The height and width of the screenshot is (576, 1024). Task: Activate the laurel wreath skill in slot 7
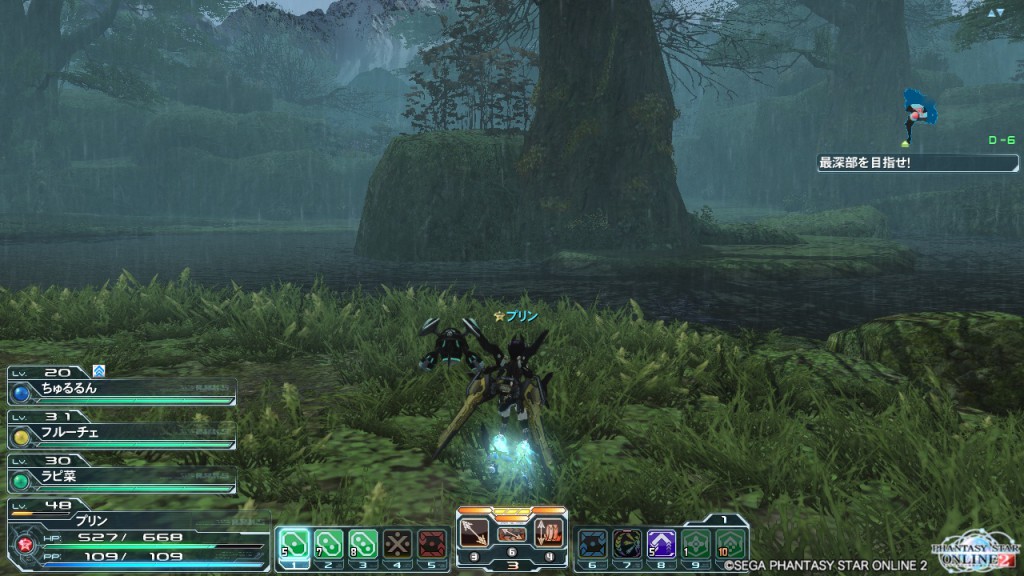627,543
